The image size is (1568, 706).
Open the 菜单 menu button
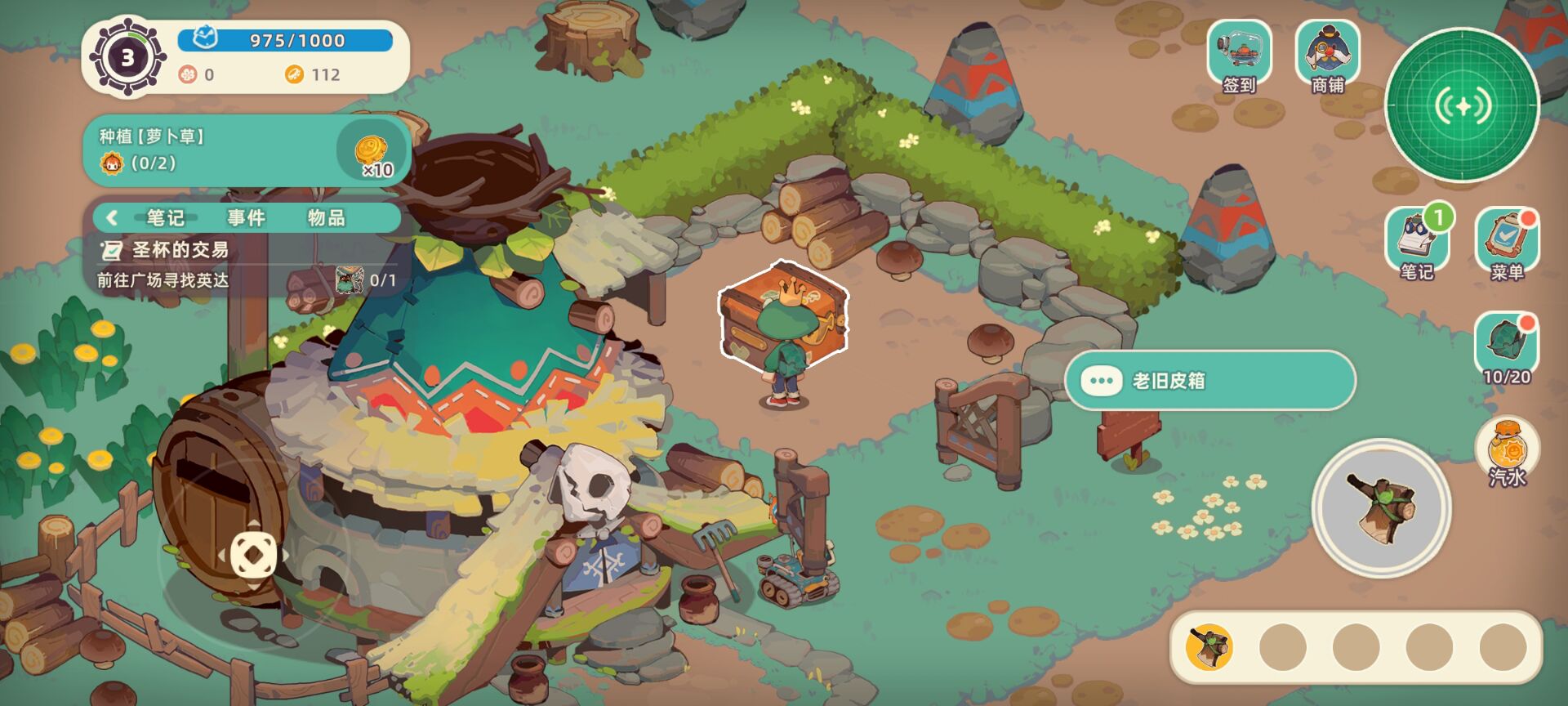(x=1507, y=243)
